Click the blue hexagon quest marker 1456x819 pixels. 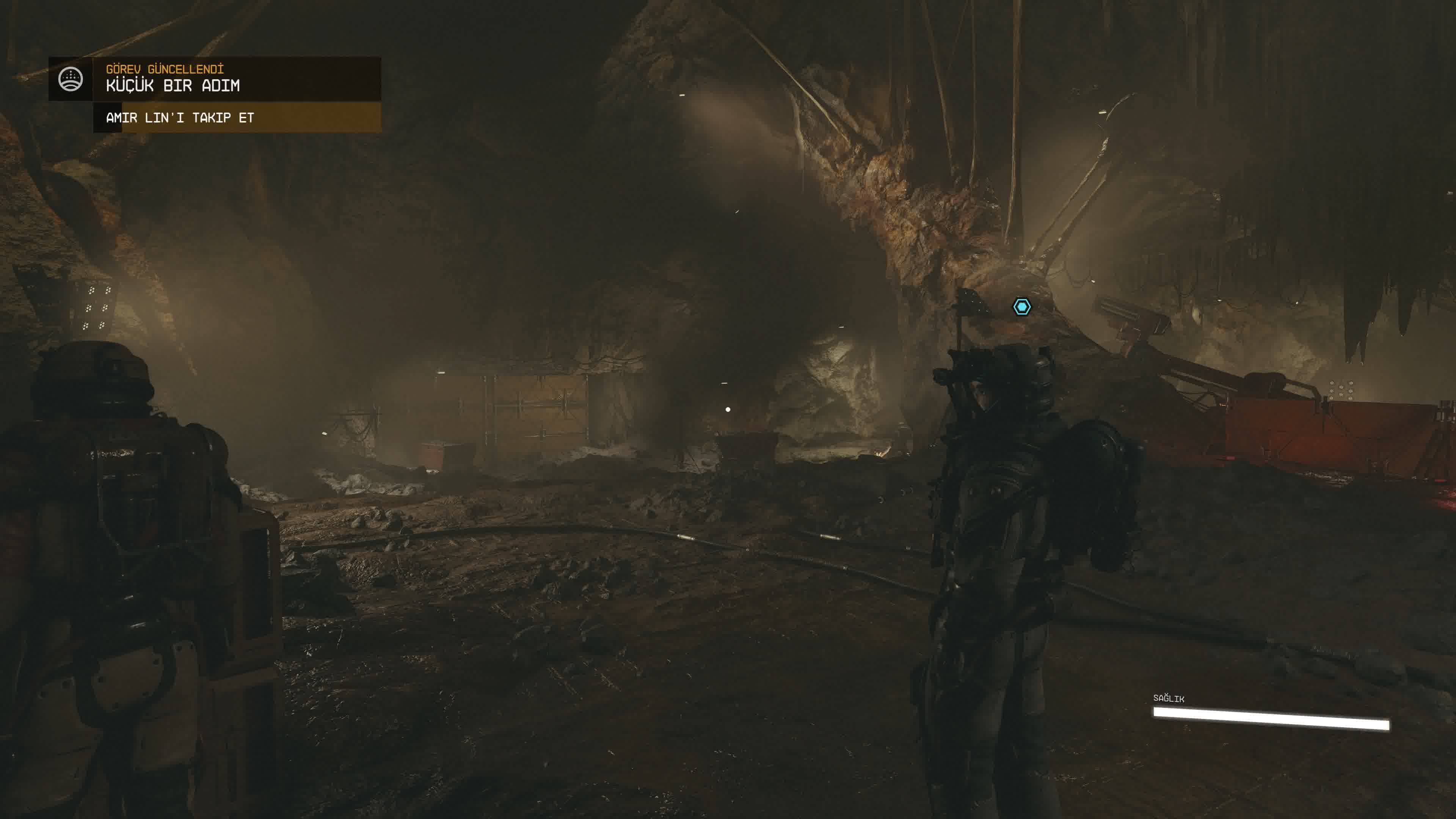[1021, 307]
